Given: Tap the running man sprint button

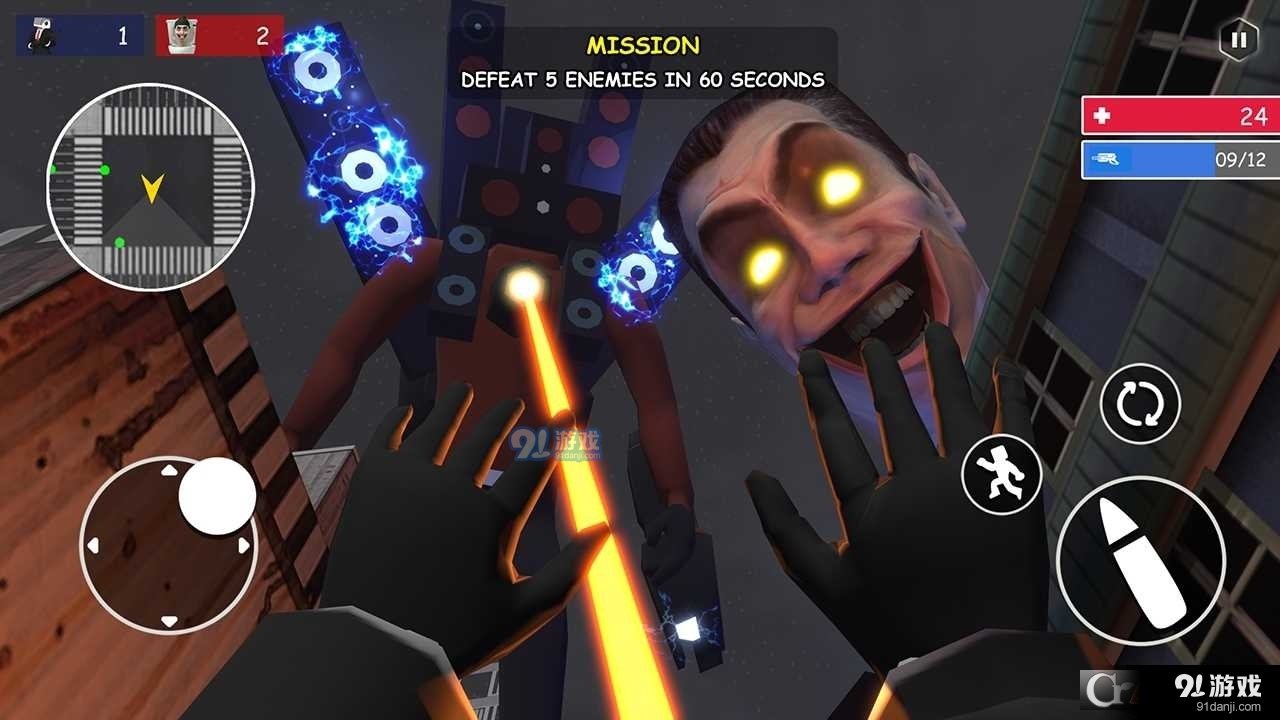Looking at the screenshot, I should click(1001, 476).
